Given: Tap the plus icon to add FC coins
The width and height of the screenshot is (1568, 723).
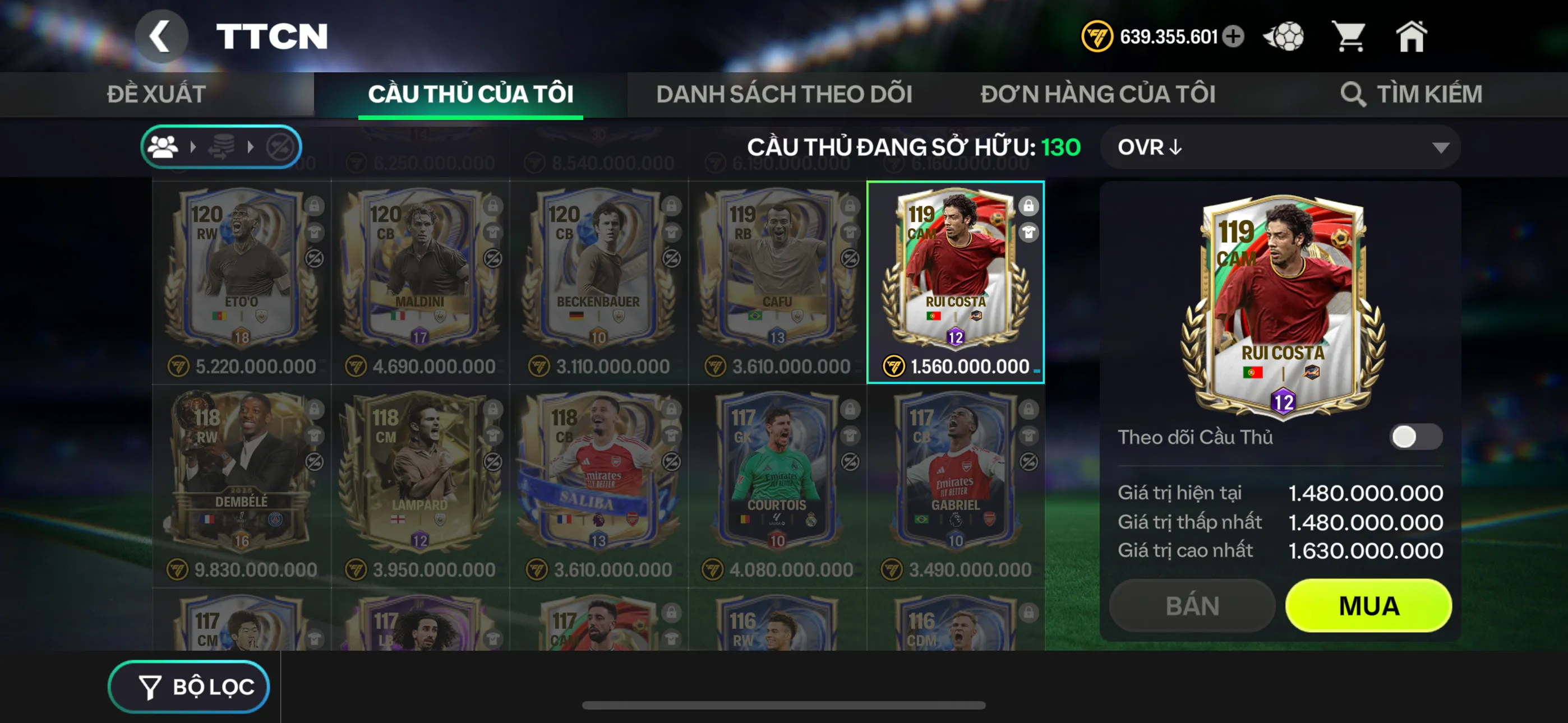Looking at the screenshot, I should [1234, 36].
